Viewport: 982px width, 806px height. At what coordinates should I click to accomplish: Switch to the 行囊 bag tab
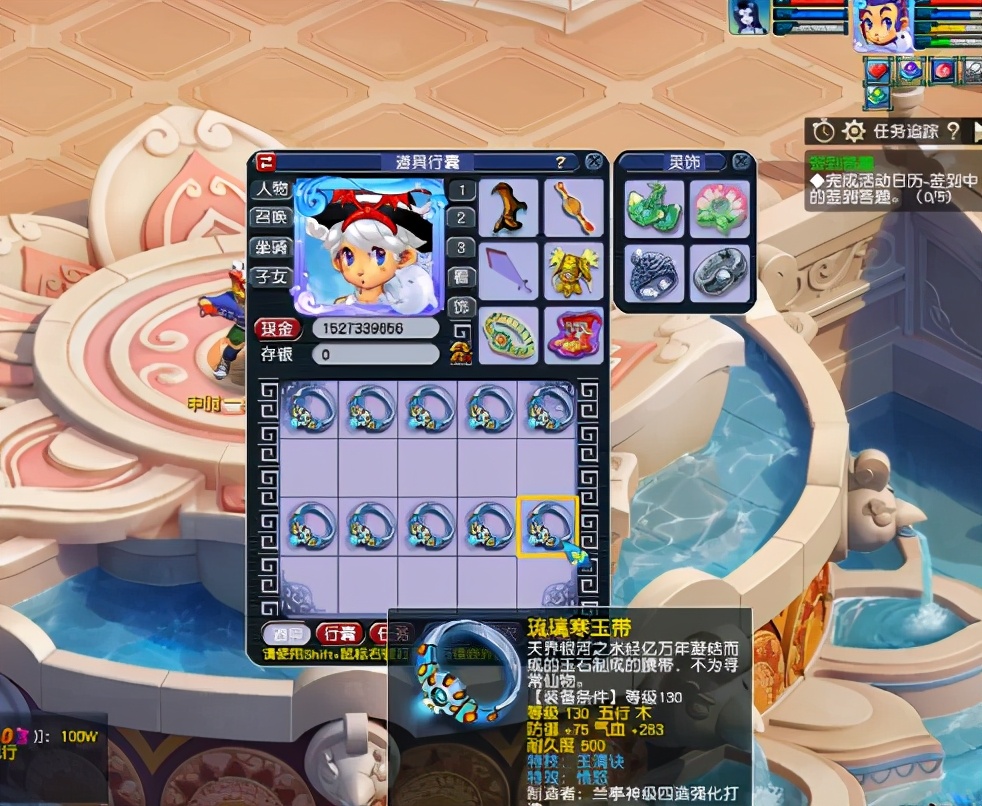(x=339, y=633)
